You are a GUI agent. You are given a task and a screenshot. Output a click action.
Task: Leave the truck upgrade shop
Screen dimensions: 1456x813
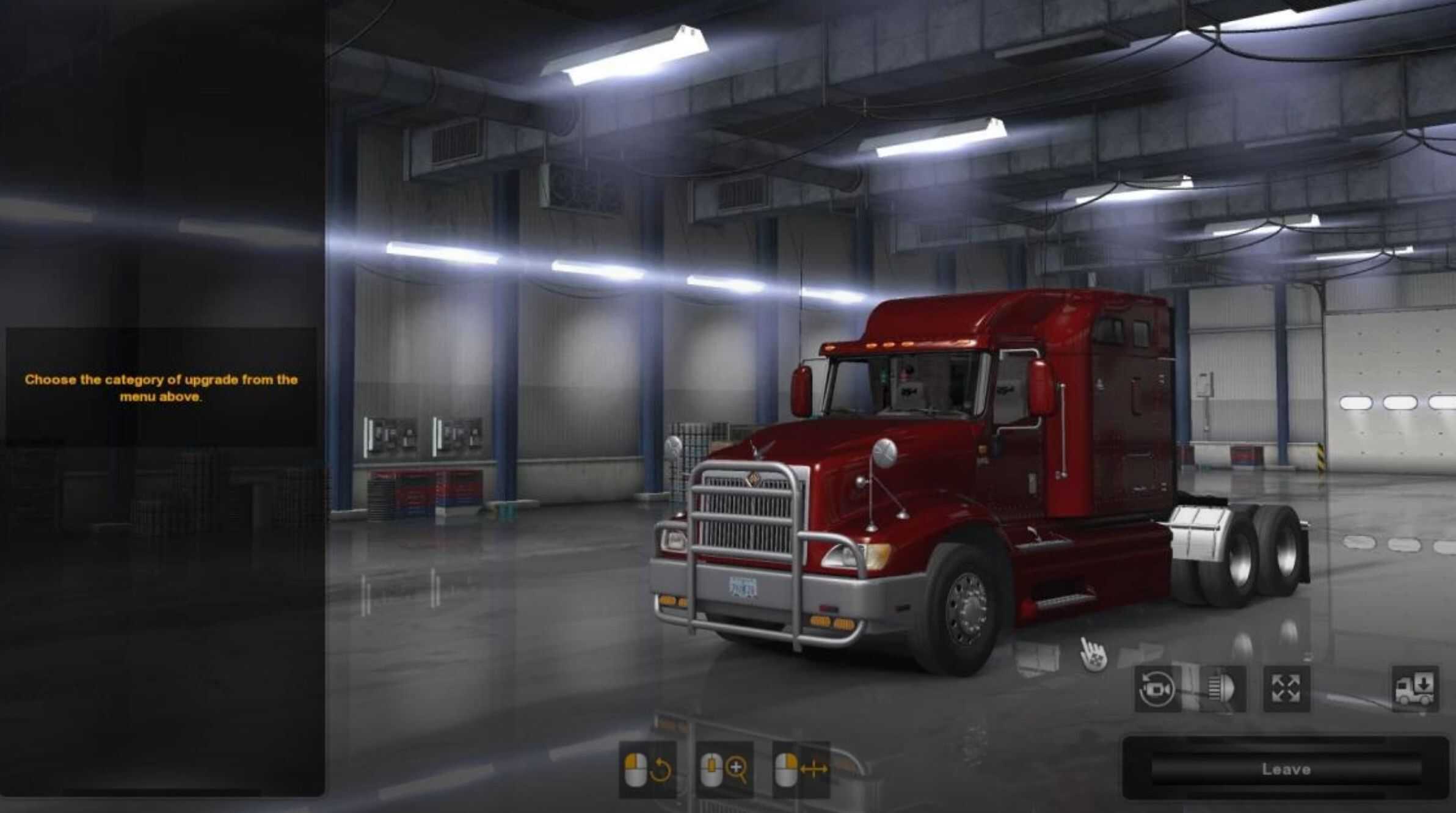[1286, 769]
